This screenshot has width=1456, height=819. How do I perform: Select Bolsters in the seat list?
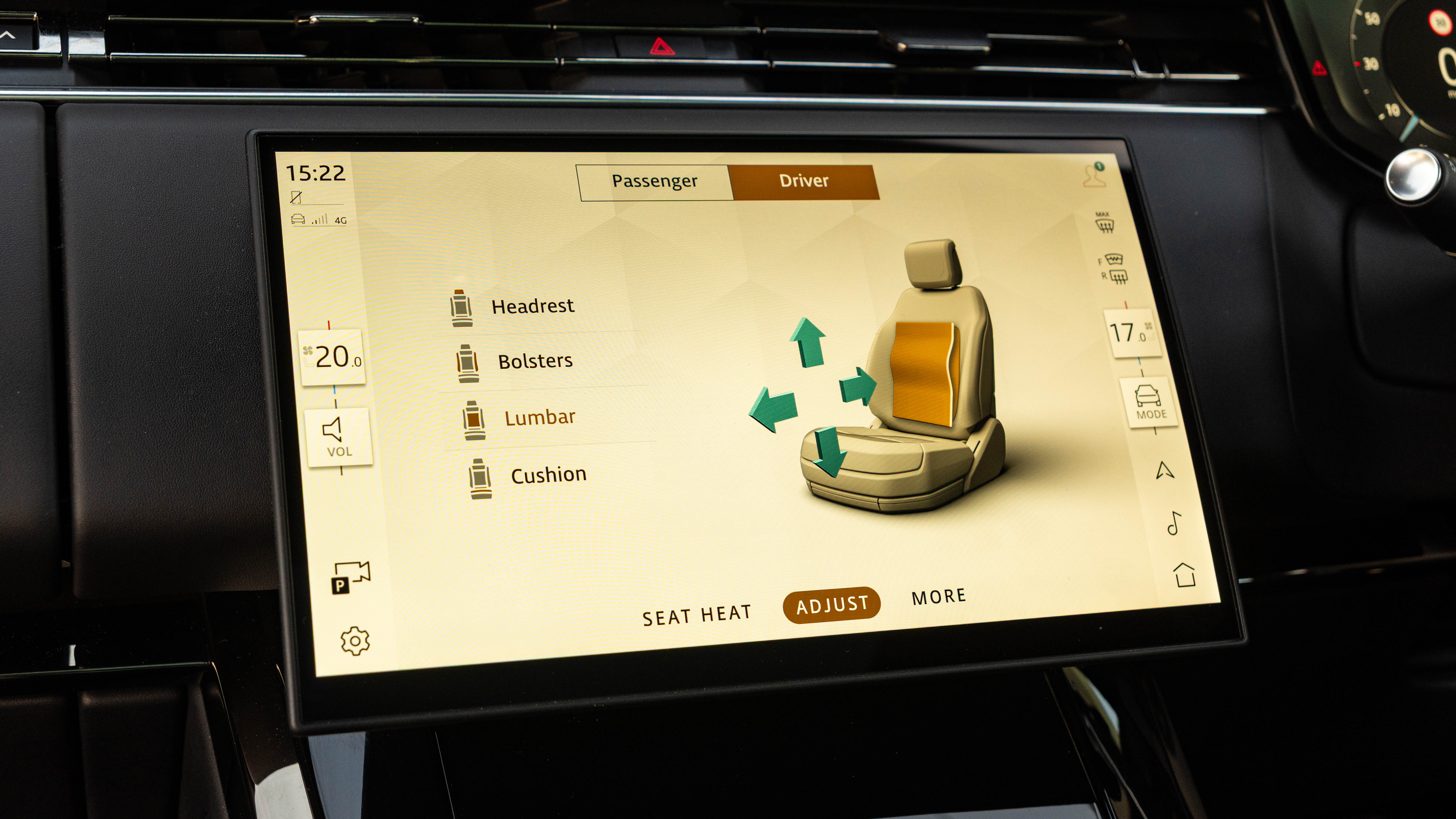click(535, 361)
